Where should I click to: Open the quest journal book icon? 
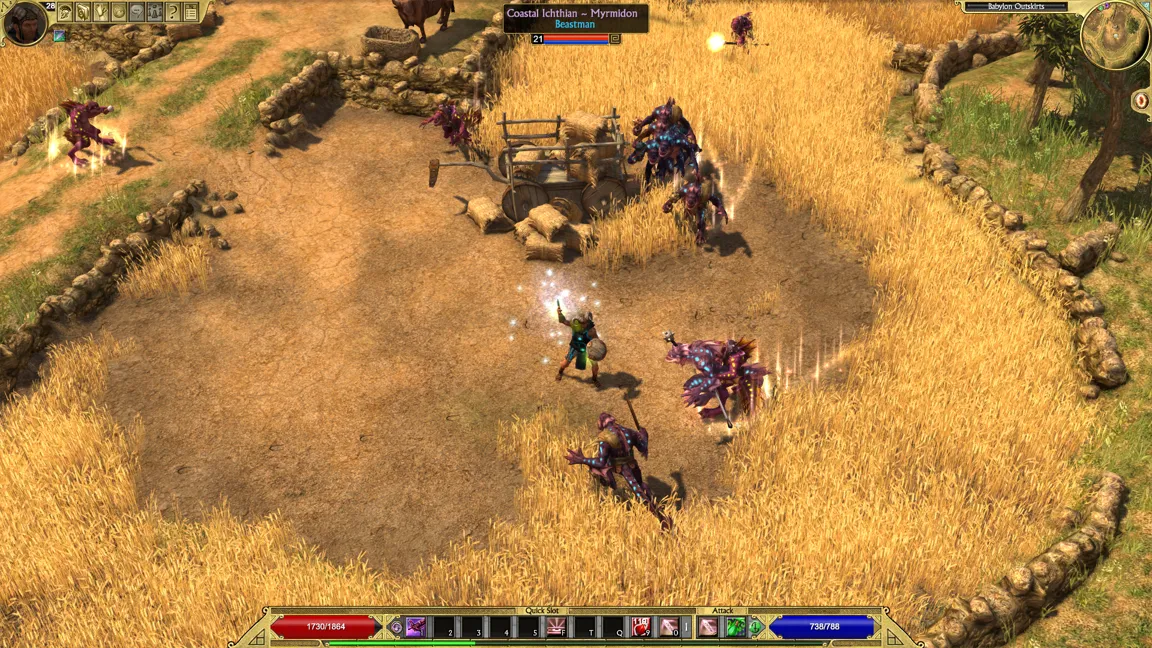pos(83,12)
